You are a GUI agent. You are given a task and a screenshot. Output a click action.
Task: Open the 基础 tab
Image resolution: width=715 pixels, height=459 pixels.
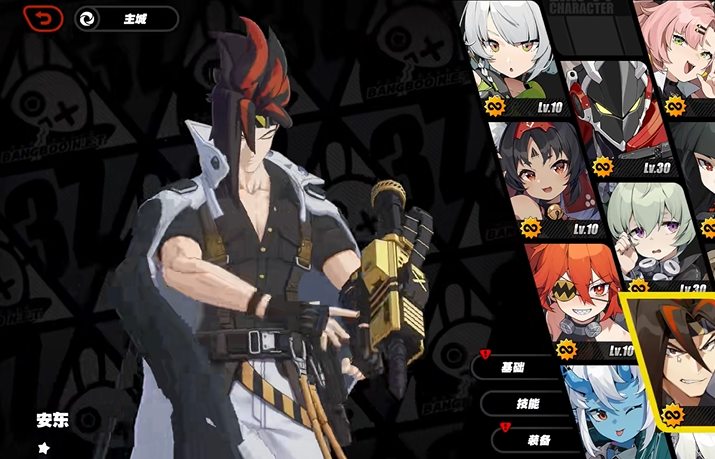tap(513, 366)
